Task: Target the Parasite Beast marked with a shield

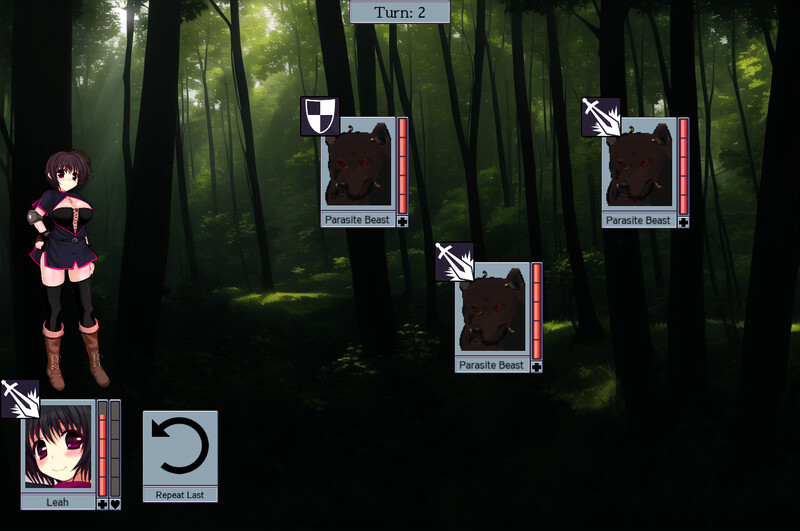Action: click(x=357, y=164)
